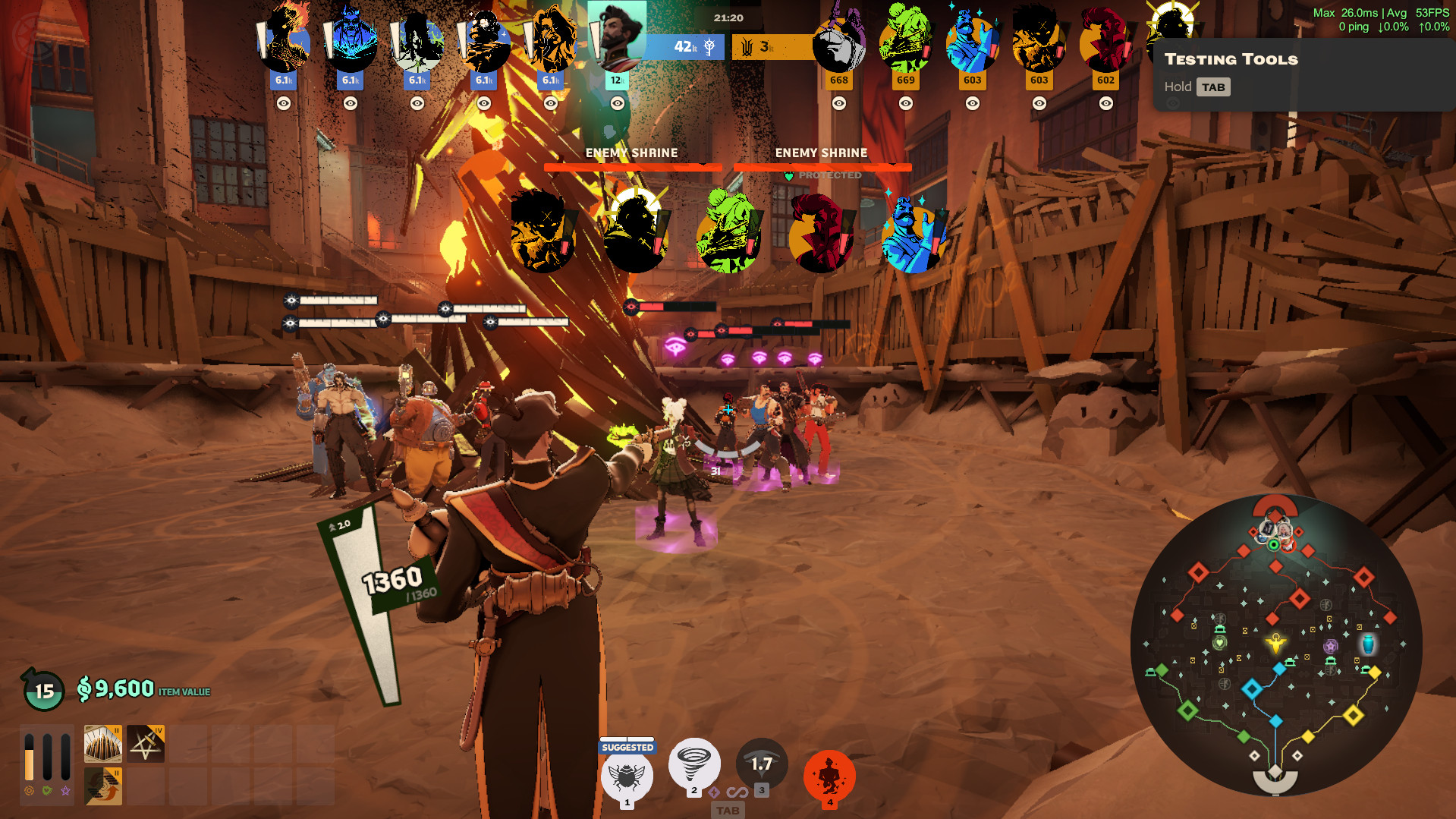Select the eye ability on cooldown

pos(761,764)
